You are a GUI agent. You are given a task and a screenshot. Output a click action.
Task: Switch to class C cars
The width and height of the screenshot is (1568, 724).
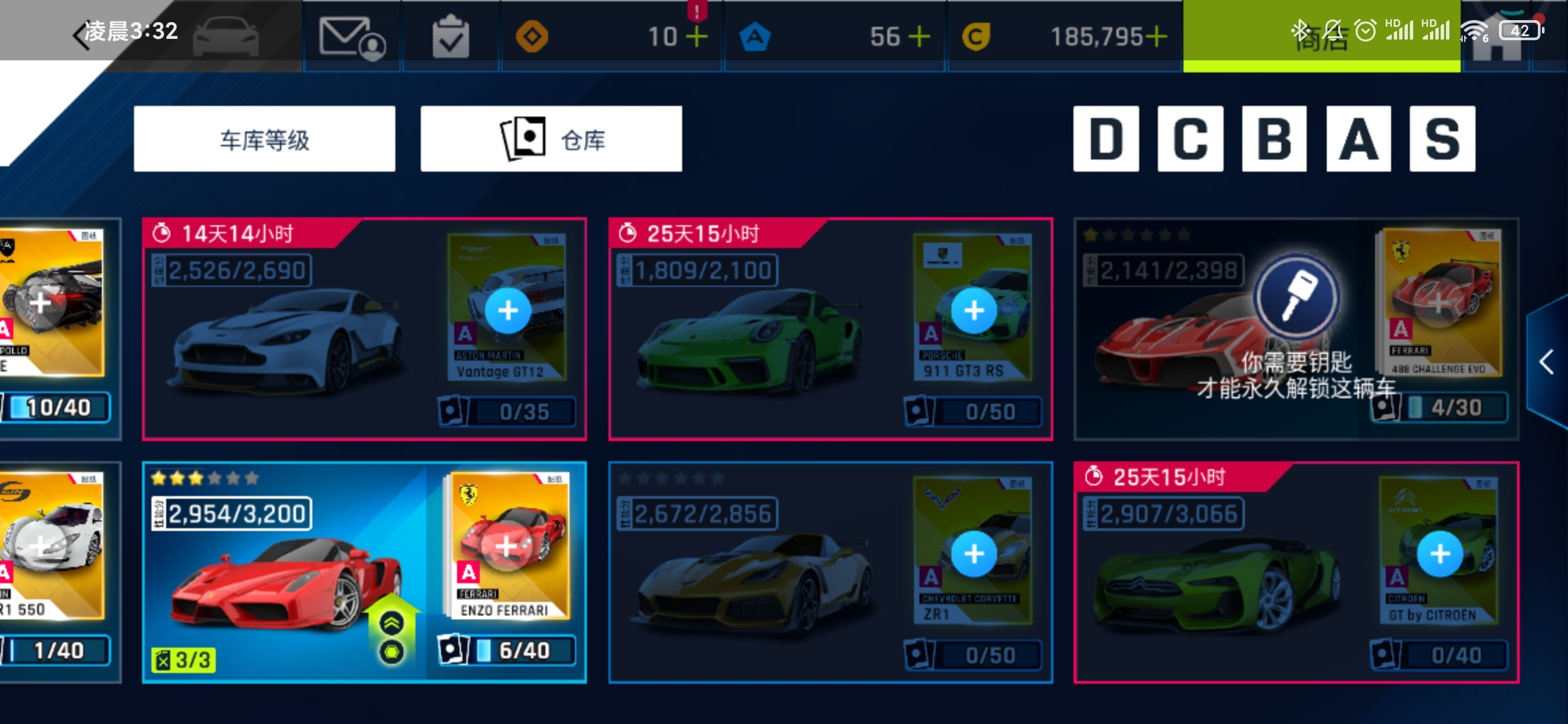(x=1190, y=139)
